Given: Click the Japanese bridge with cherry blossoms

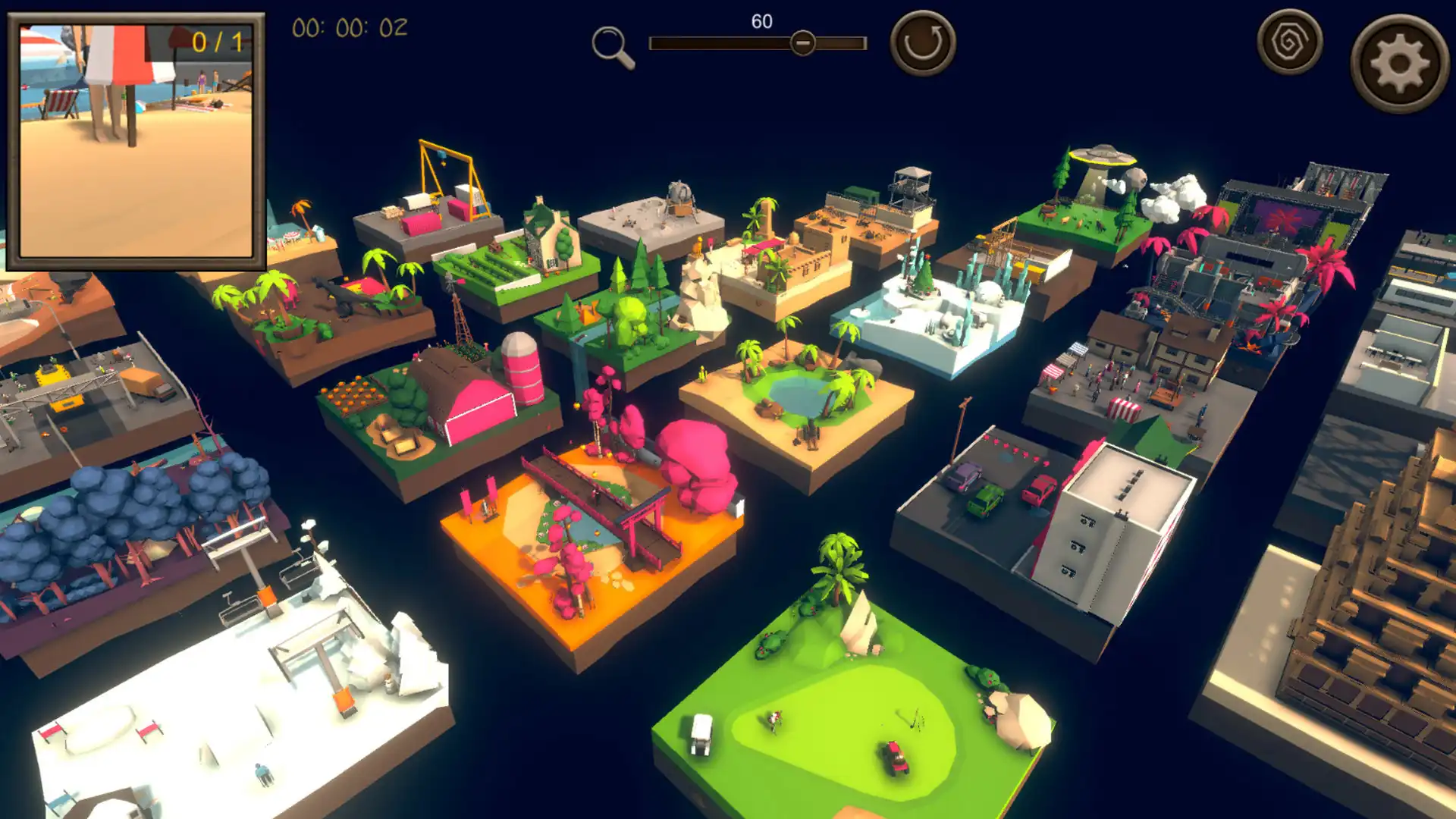Looking at the screenshot, I should pyautogui.click(x=599, y=523).
